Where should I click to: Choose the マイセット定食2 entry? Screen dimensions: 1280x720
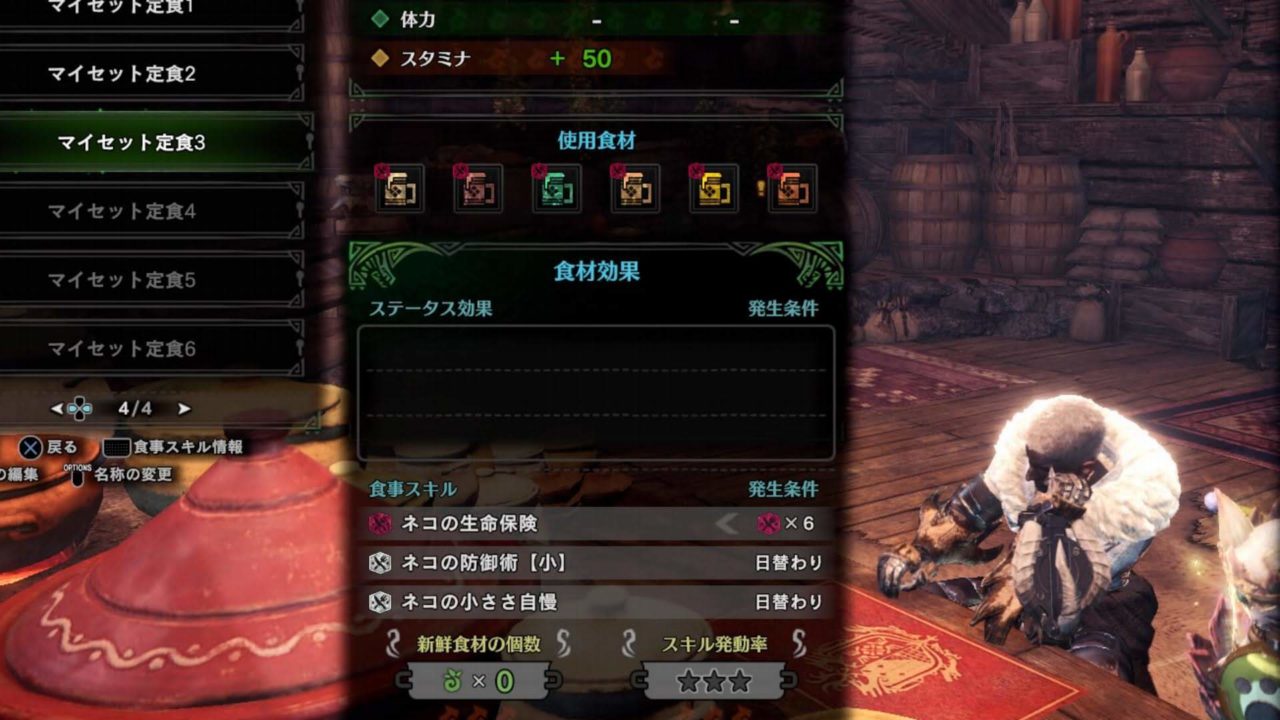point(122,74)
